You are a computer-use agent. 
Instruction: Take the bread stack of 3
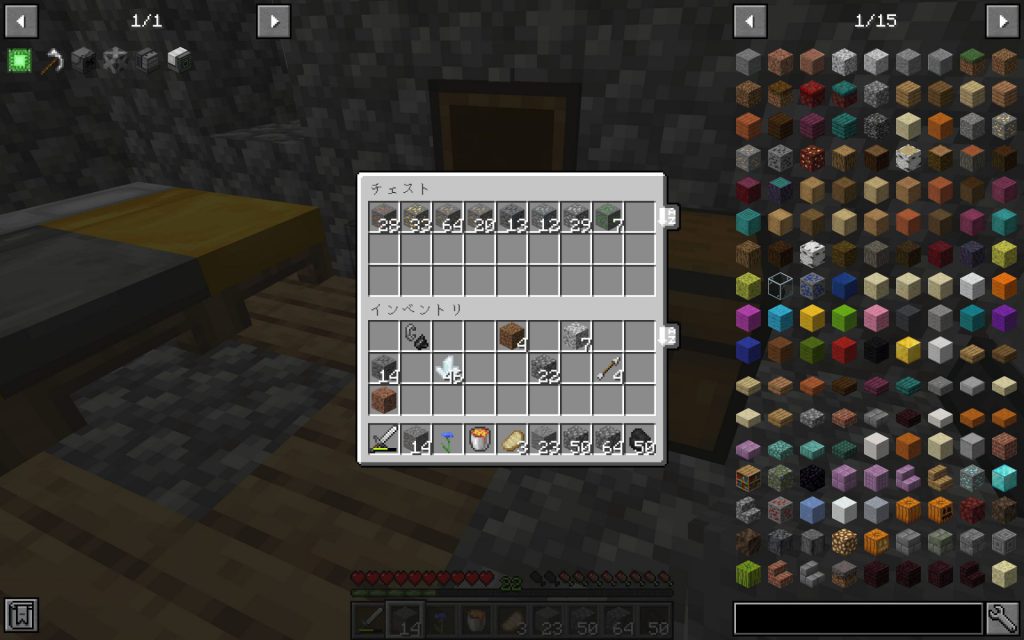pos(512,439)
